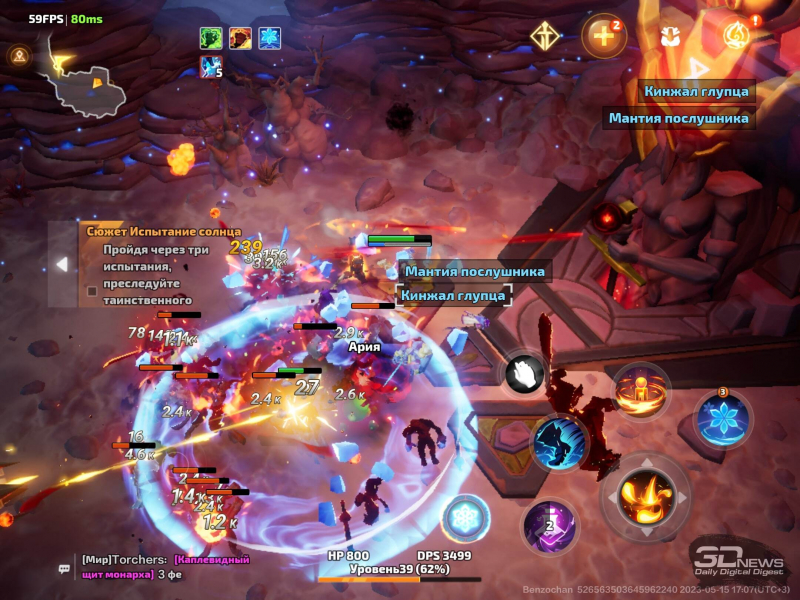Viewport: 800px width, 600px height.
Task: Use the ice flower skill
Action: [721, 418]
